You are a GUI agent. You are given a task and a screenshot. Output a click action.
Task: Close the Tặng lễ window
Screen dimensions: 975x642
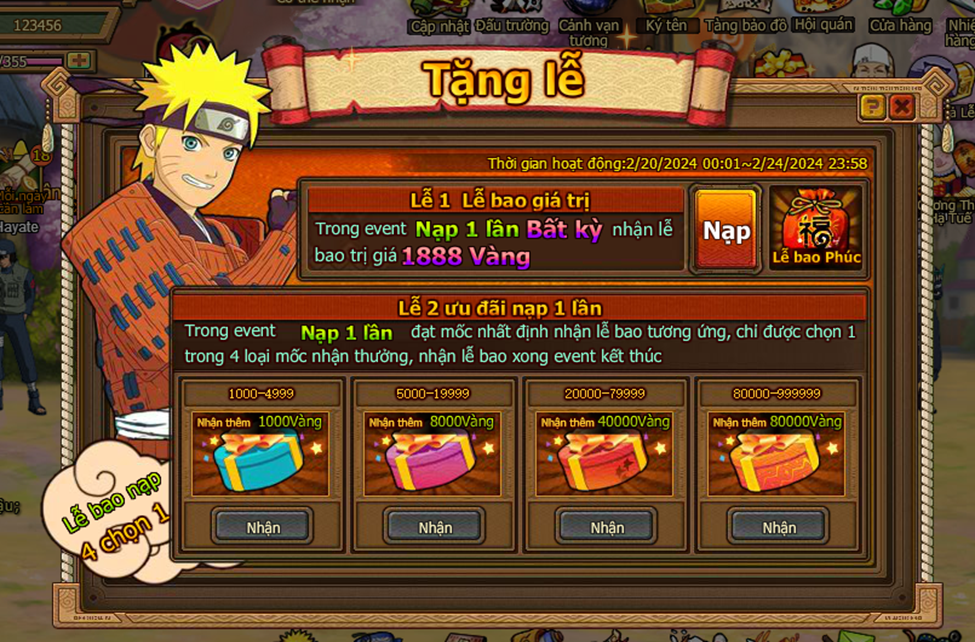902,107
